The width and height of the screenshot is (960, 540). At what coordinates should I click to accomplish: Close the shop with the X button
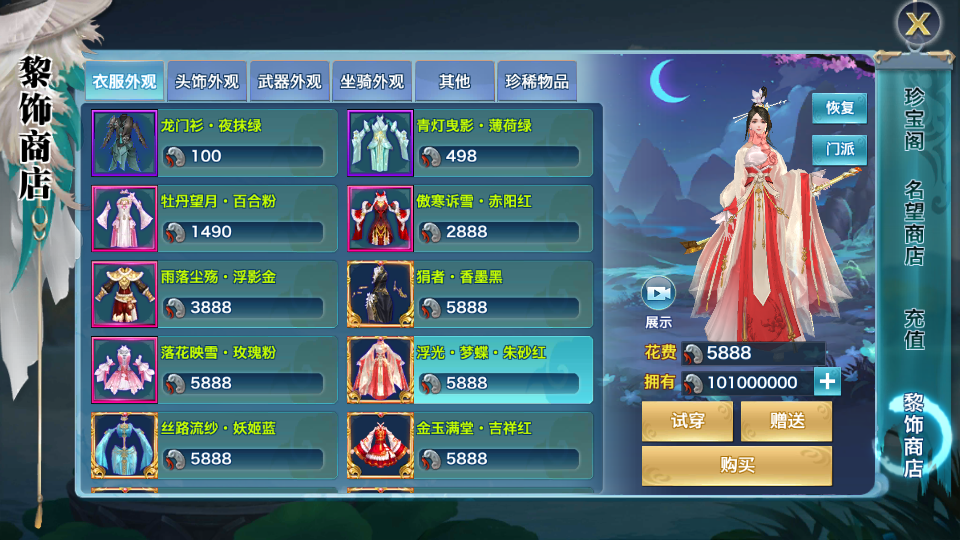[917, 24]
